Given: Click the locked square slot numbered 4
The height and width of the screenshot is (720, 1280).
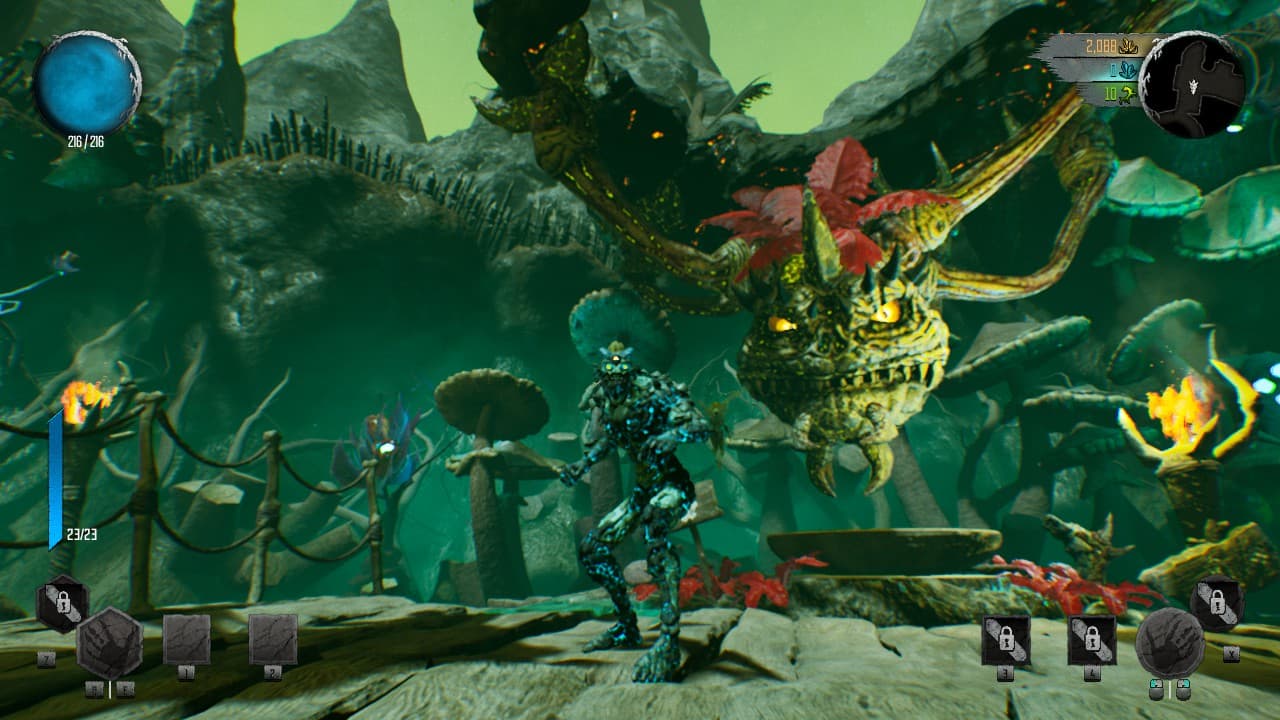Looking at the screenshot, I should [x=1092, y=640].
